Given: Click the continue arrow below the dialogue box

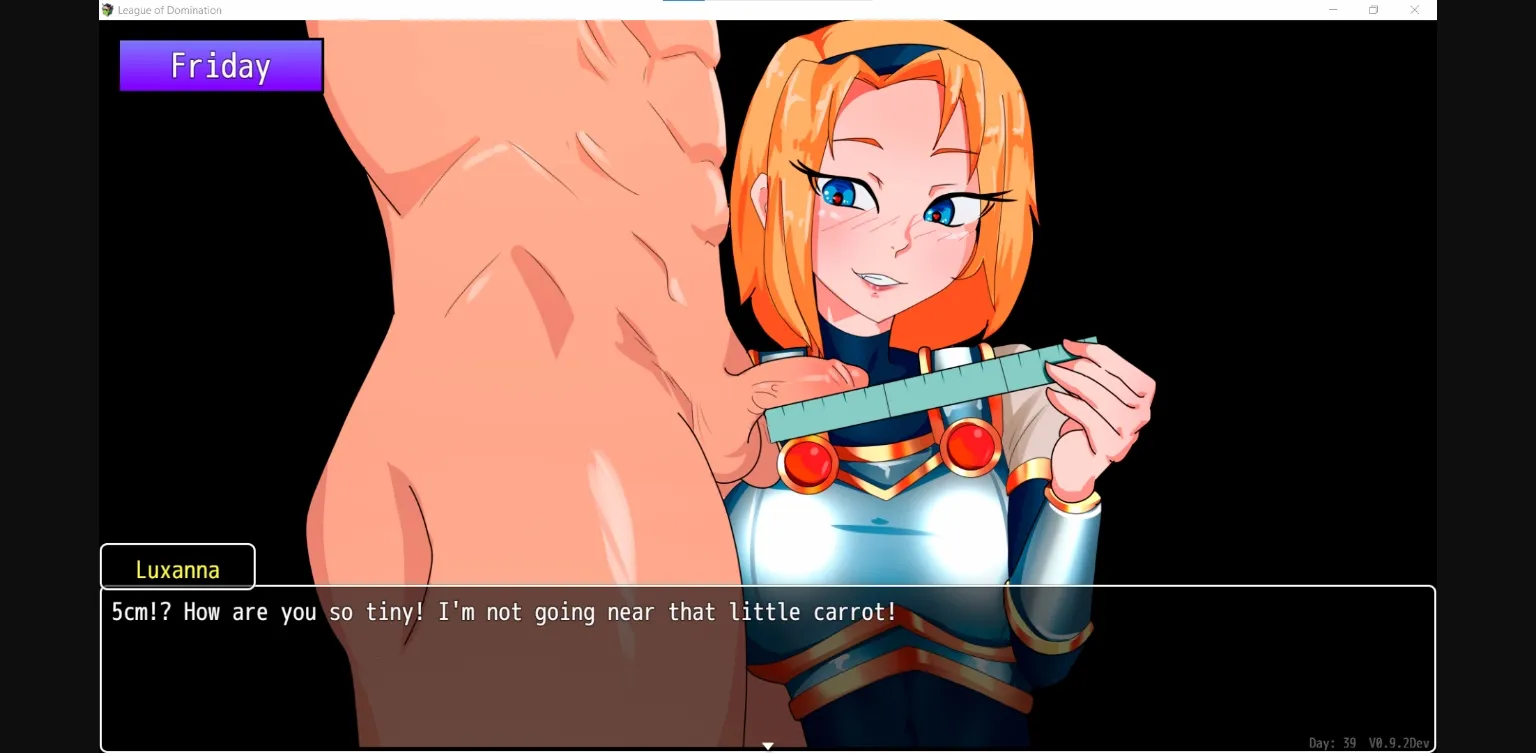Looking at the screenshot, I should [767, 745].
